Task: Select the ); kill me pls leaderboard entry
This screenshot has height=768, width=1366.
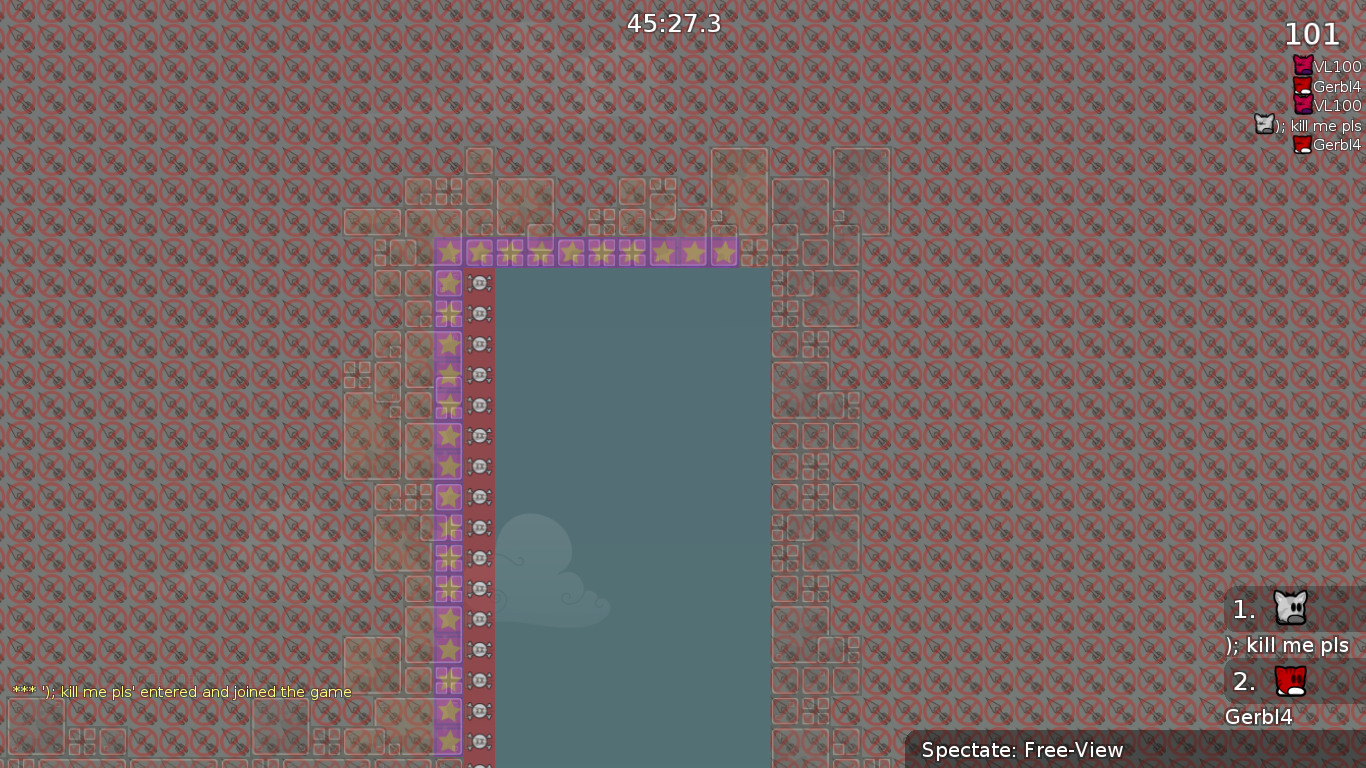Action: 1287,645
